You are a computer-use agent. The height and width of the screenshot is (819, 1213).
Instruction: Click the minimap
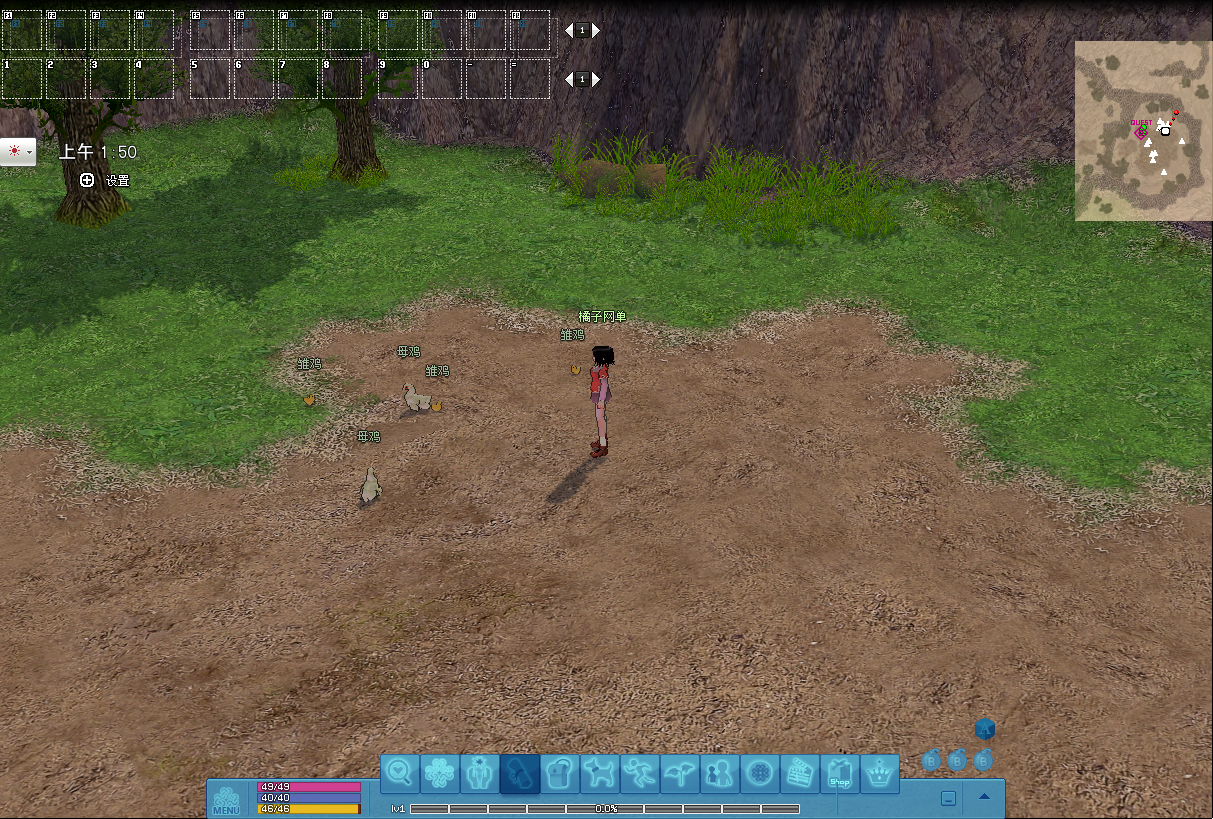tap(1142, 130)
